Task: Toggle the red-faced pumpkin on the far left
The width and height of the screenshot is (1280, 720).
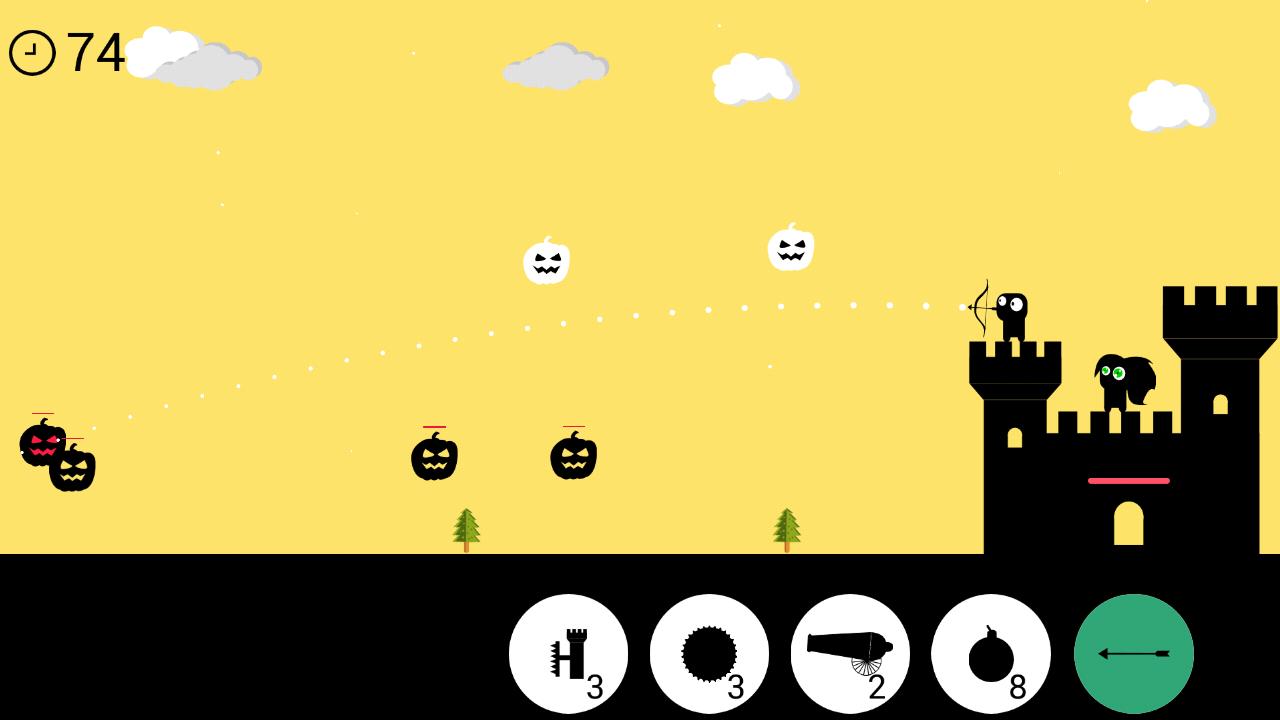Action: click(42, 448)
